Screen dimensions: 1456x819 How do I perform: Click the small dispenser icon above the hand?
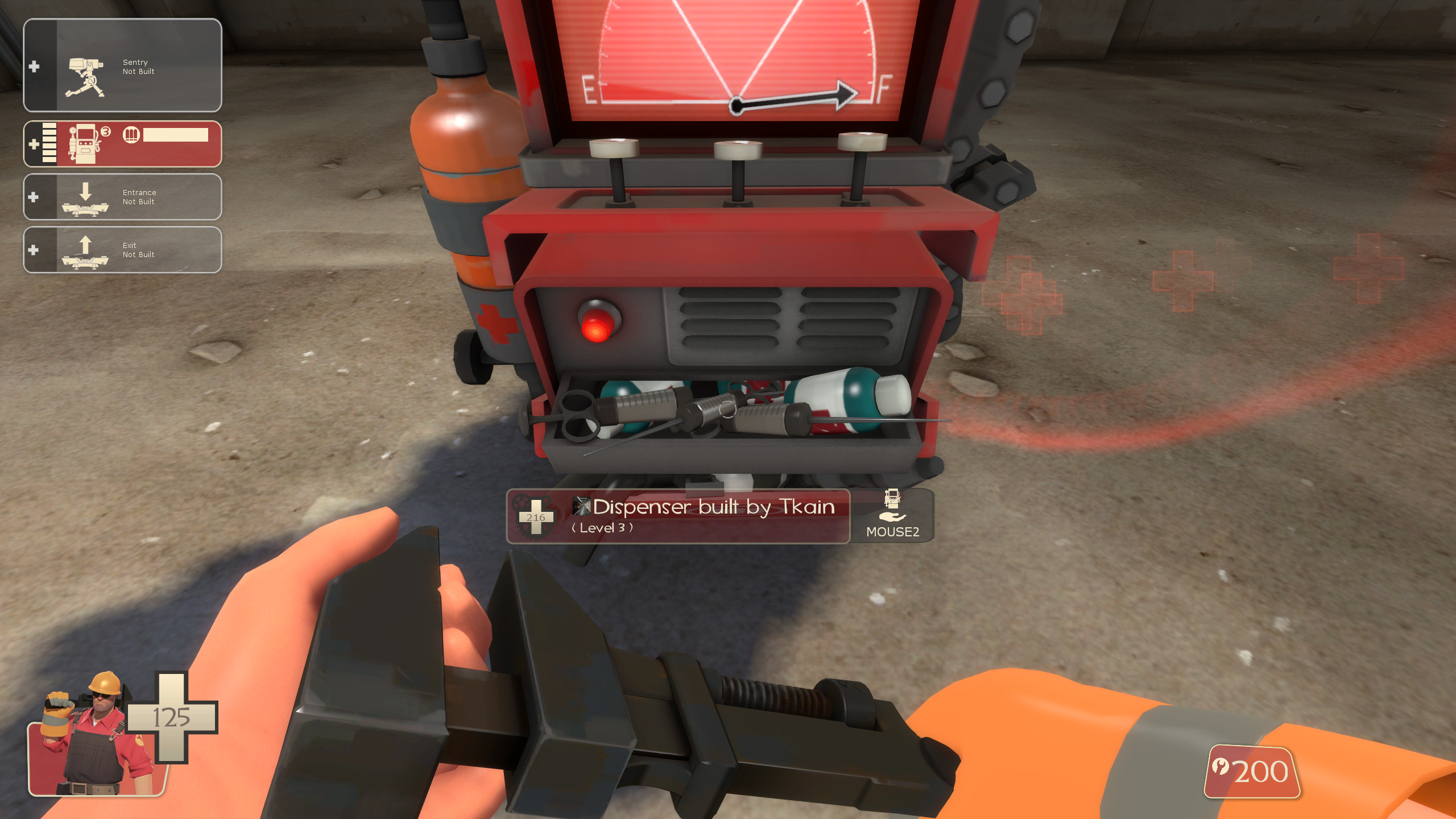pyautogui.click(x=894, y=499)
